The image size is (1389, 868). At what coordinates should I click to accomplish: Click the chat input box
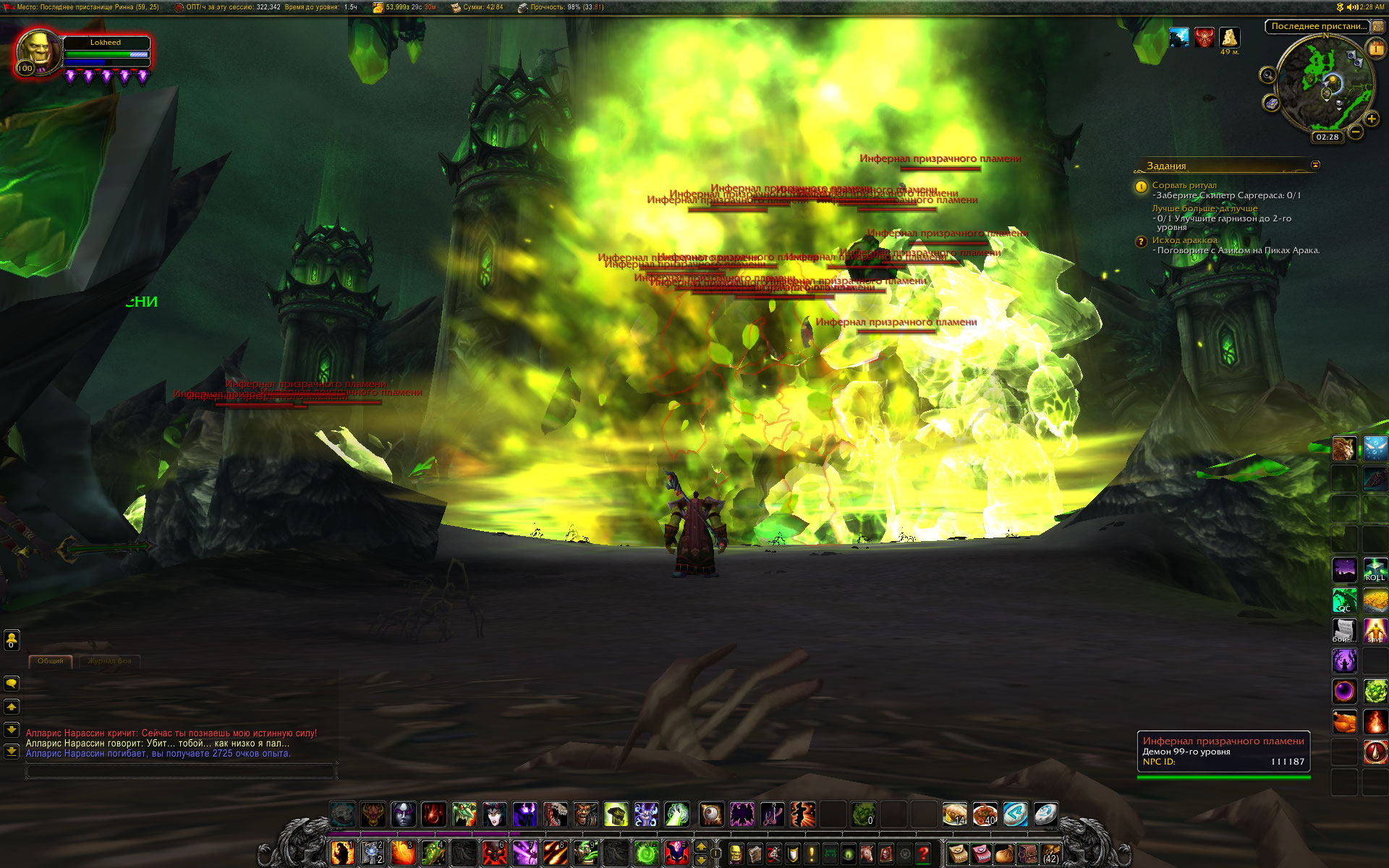pos(181,772)
